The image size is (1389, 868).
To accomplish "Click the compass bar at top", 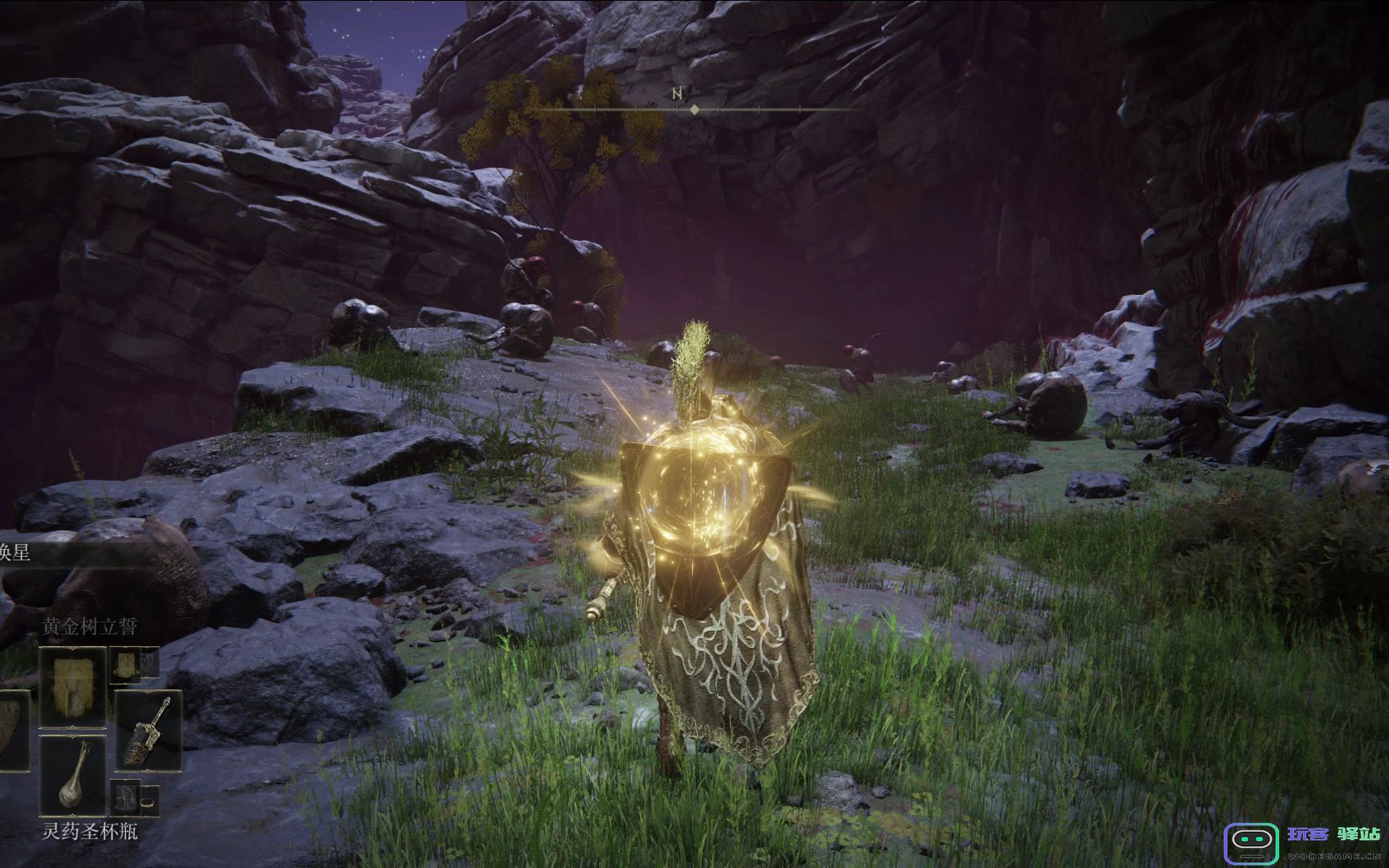I will point(693,108).
